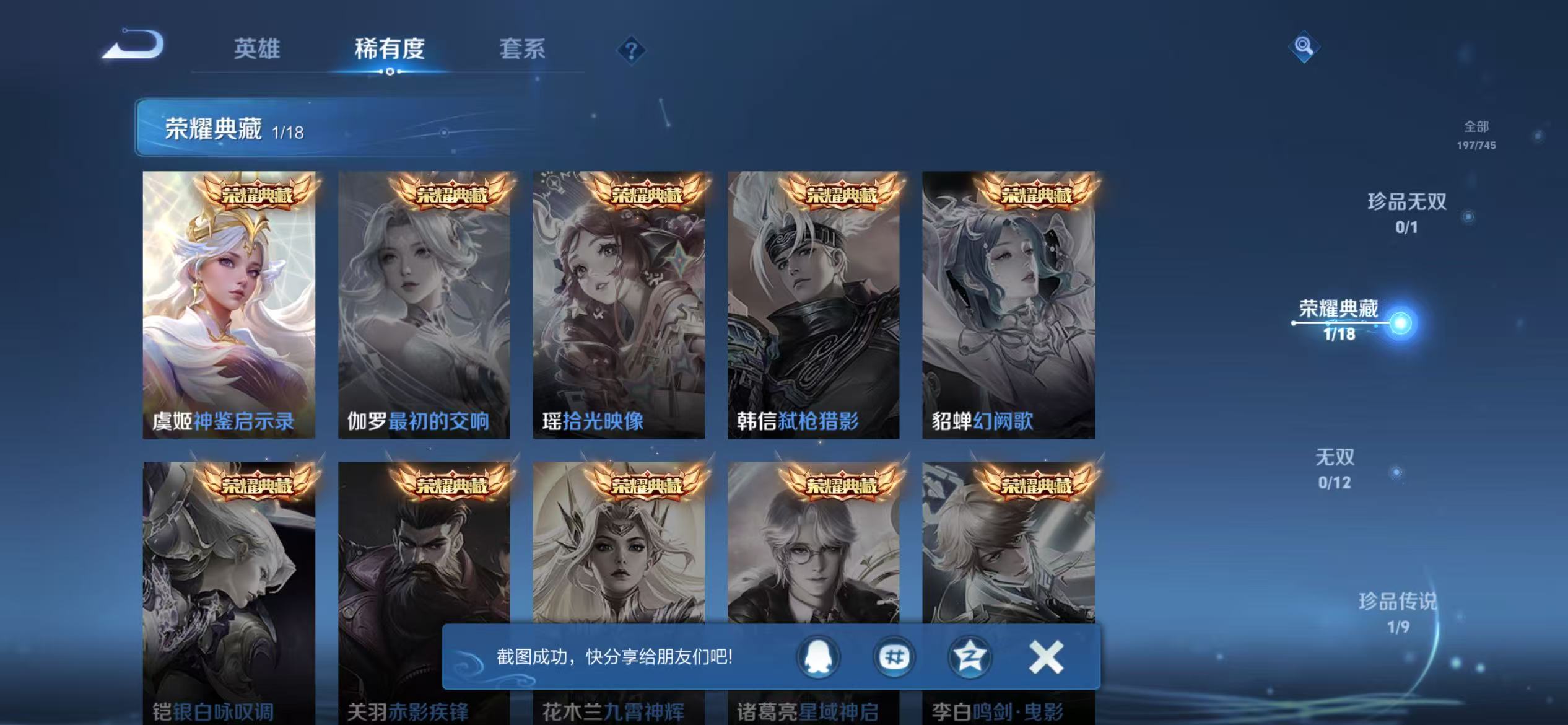View 虞姬's 神鉴启示录 skin card
Viewport: 1568px width, 725px height.
click(228, 310)
